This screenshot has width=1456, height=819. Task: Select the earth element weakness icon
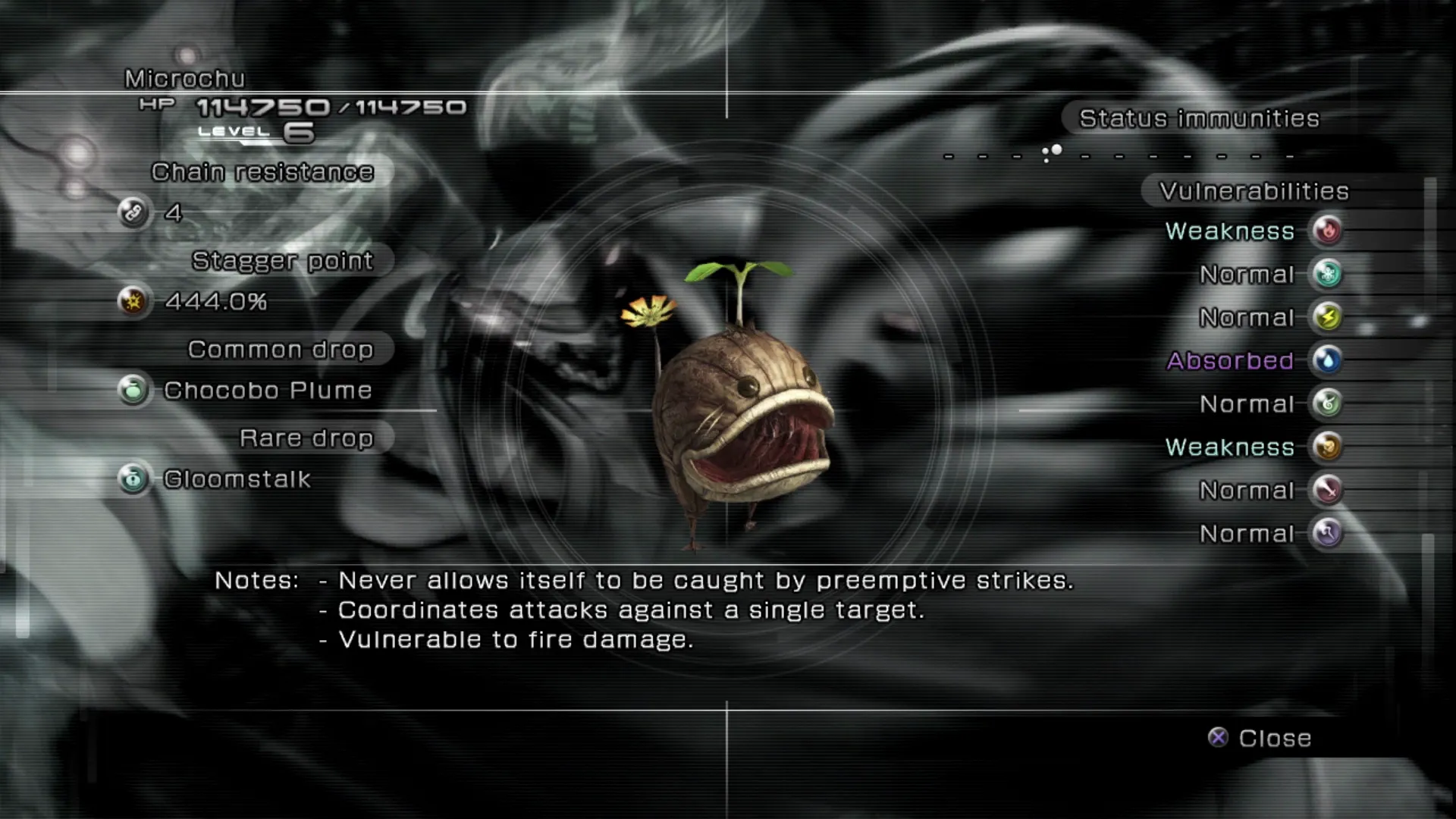pos(1327,447)
